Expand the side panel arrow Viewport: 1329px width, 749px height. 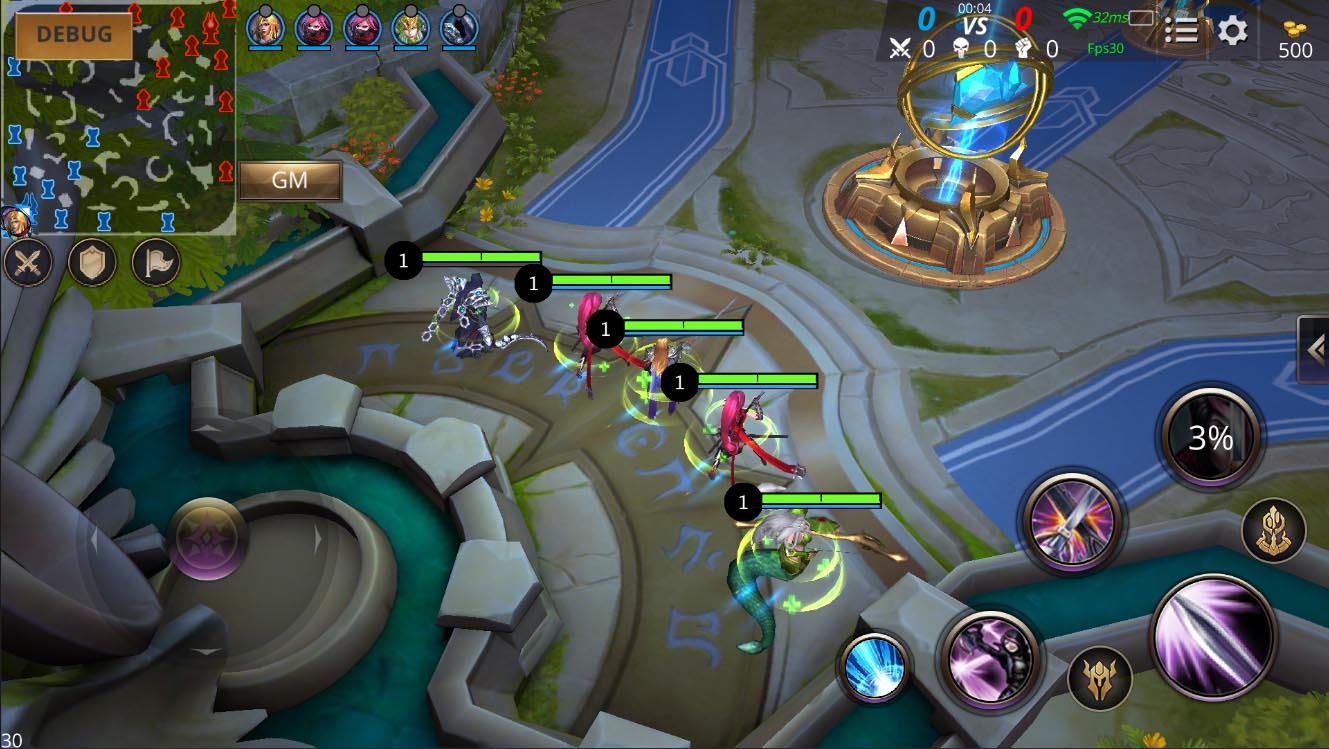click(1314, 348)
